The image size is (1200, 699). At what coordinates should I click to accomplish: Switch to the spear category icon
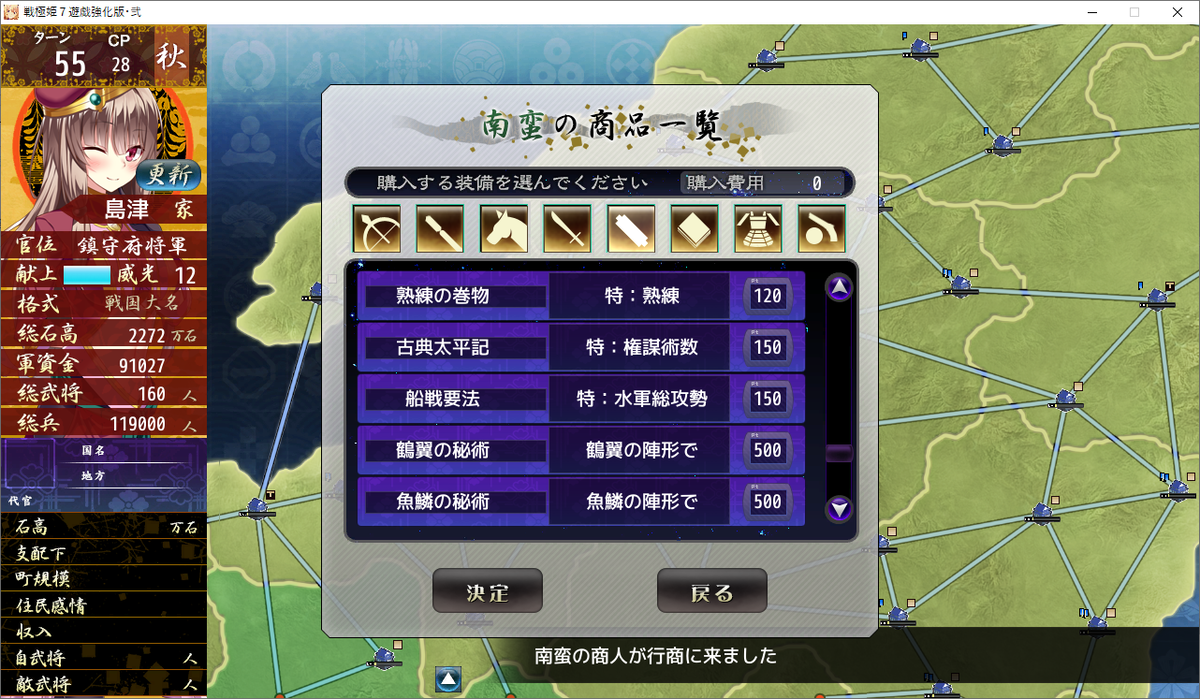[440, 229]
